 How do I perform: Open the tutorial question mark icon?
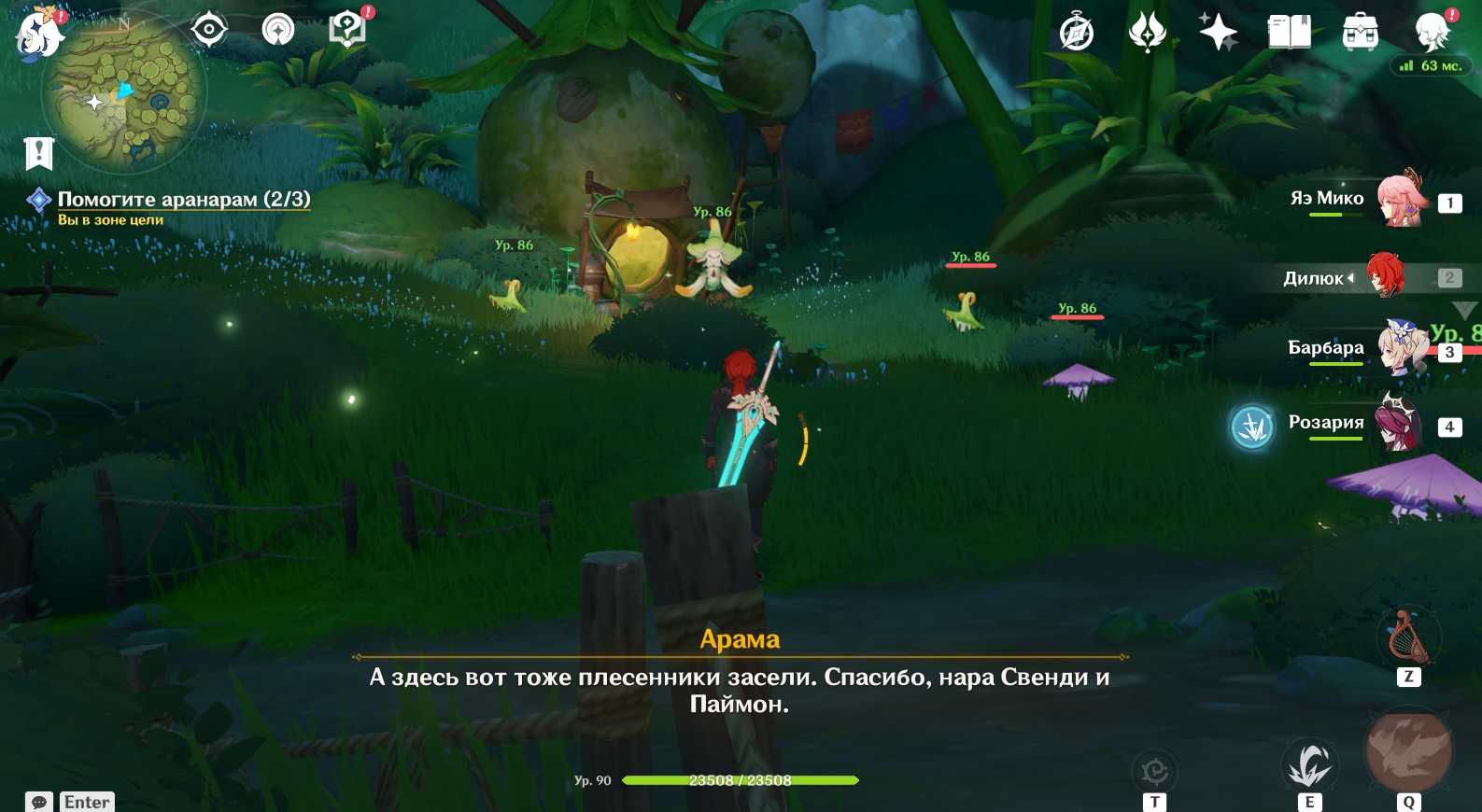click(347, 30)
